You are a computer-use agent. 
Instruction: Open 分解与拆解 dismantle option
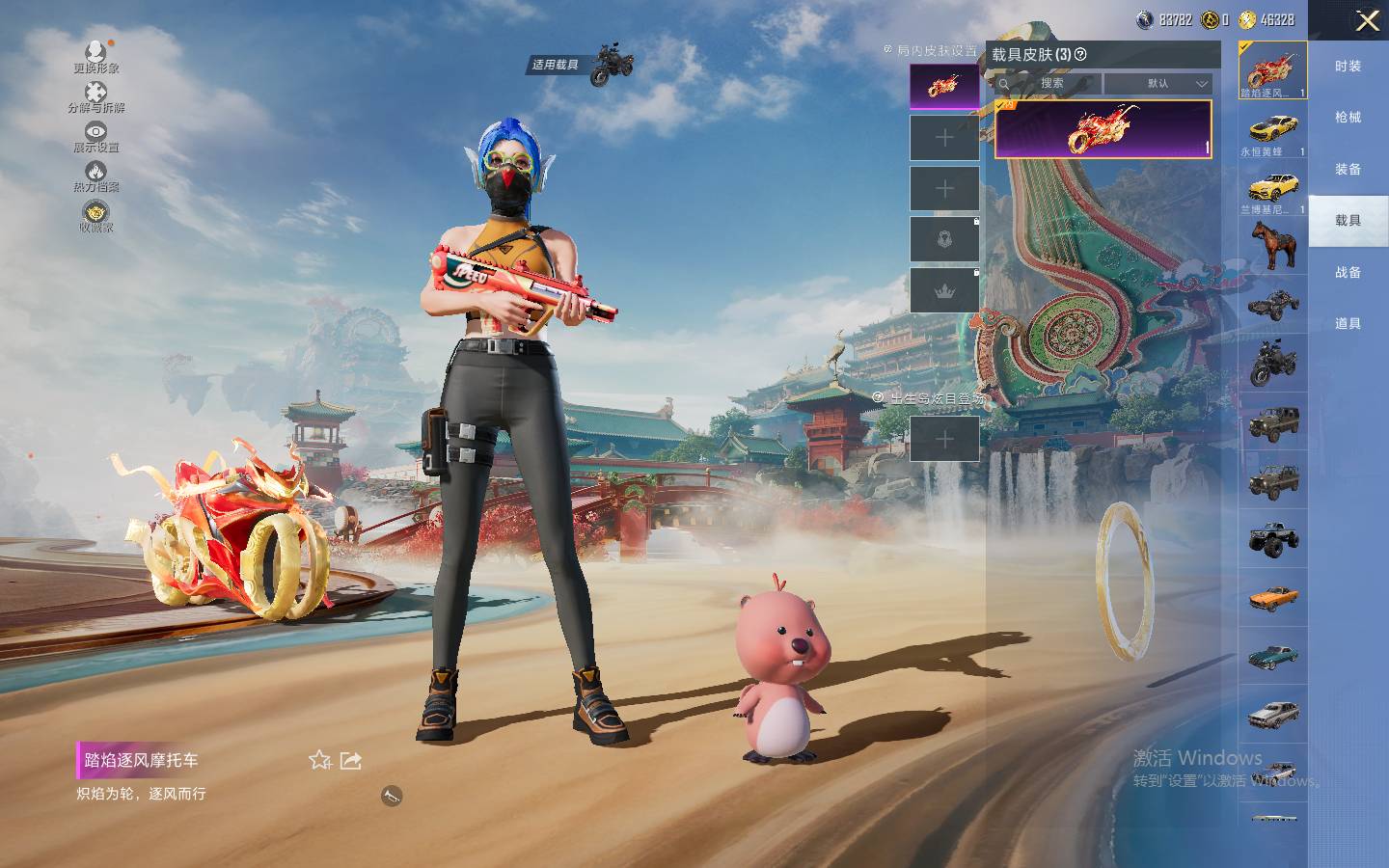coord(95,95)
